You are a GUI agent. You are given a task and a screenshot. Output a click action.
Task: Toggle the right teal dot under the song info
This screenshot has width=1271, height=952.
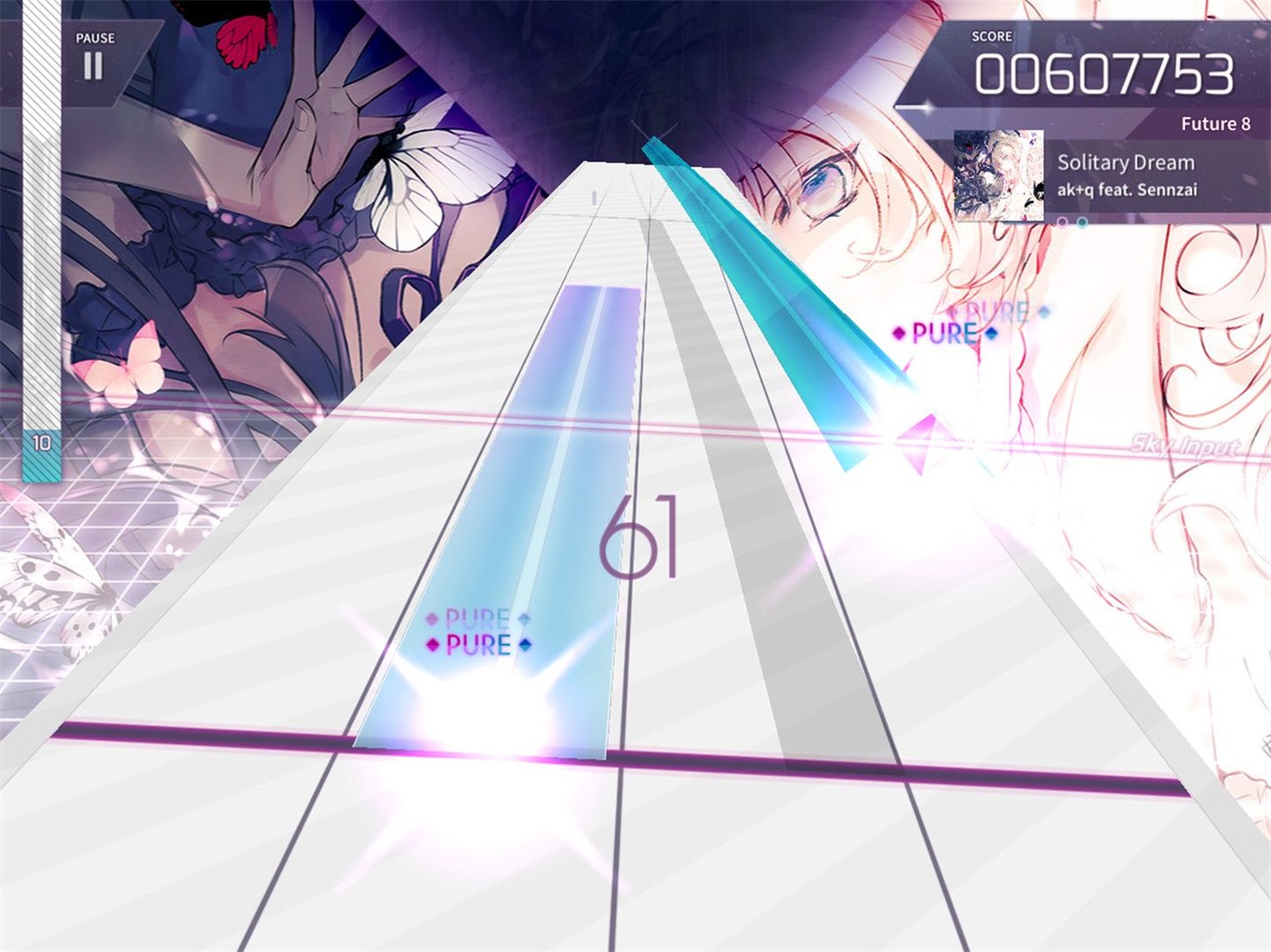pos(1082,222)
